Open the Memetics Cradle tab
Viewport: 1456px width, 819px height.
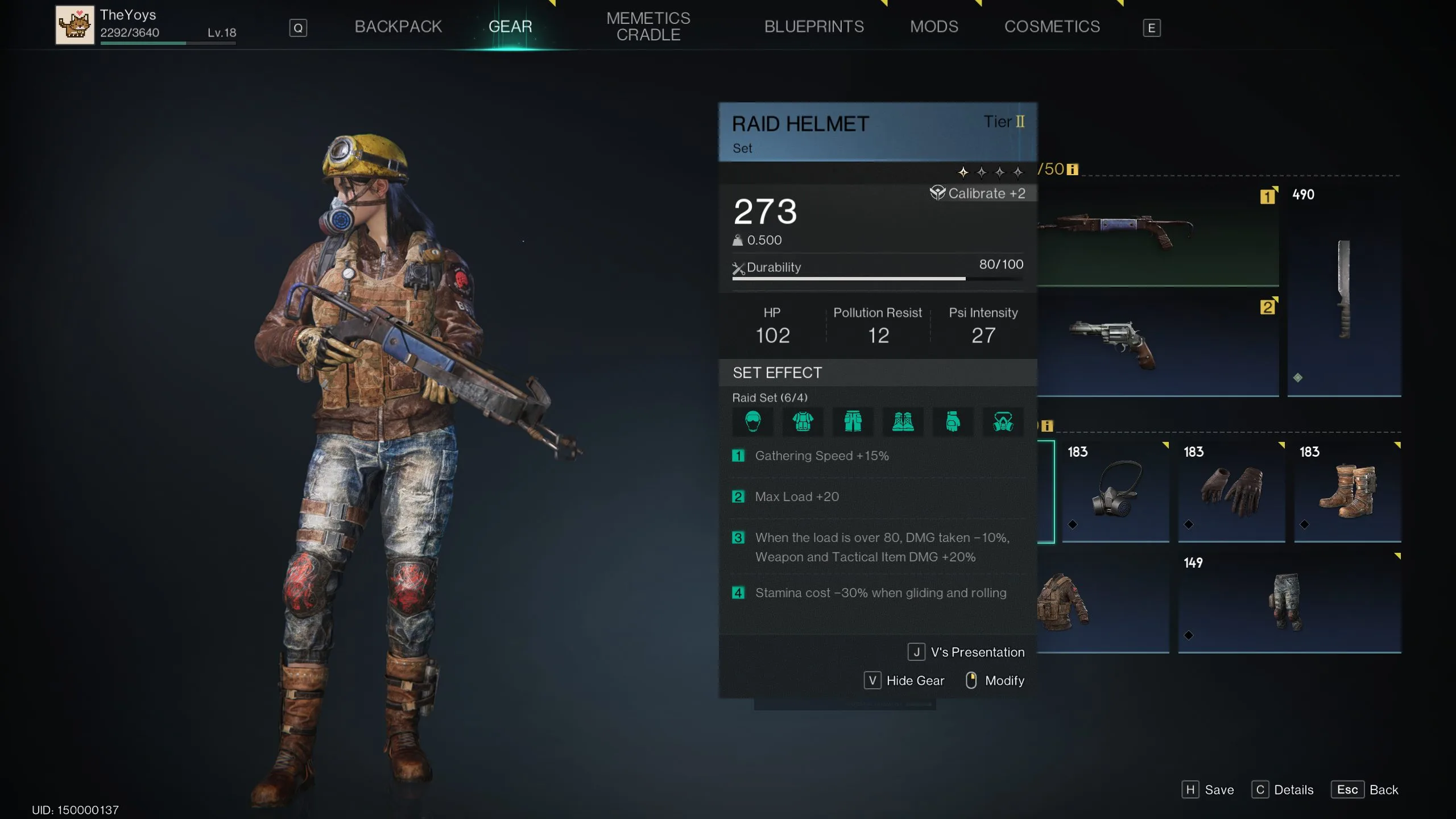pos(648,27)
